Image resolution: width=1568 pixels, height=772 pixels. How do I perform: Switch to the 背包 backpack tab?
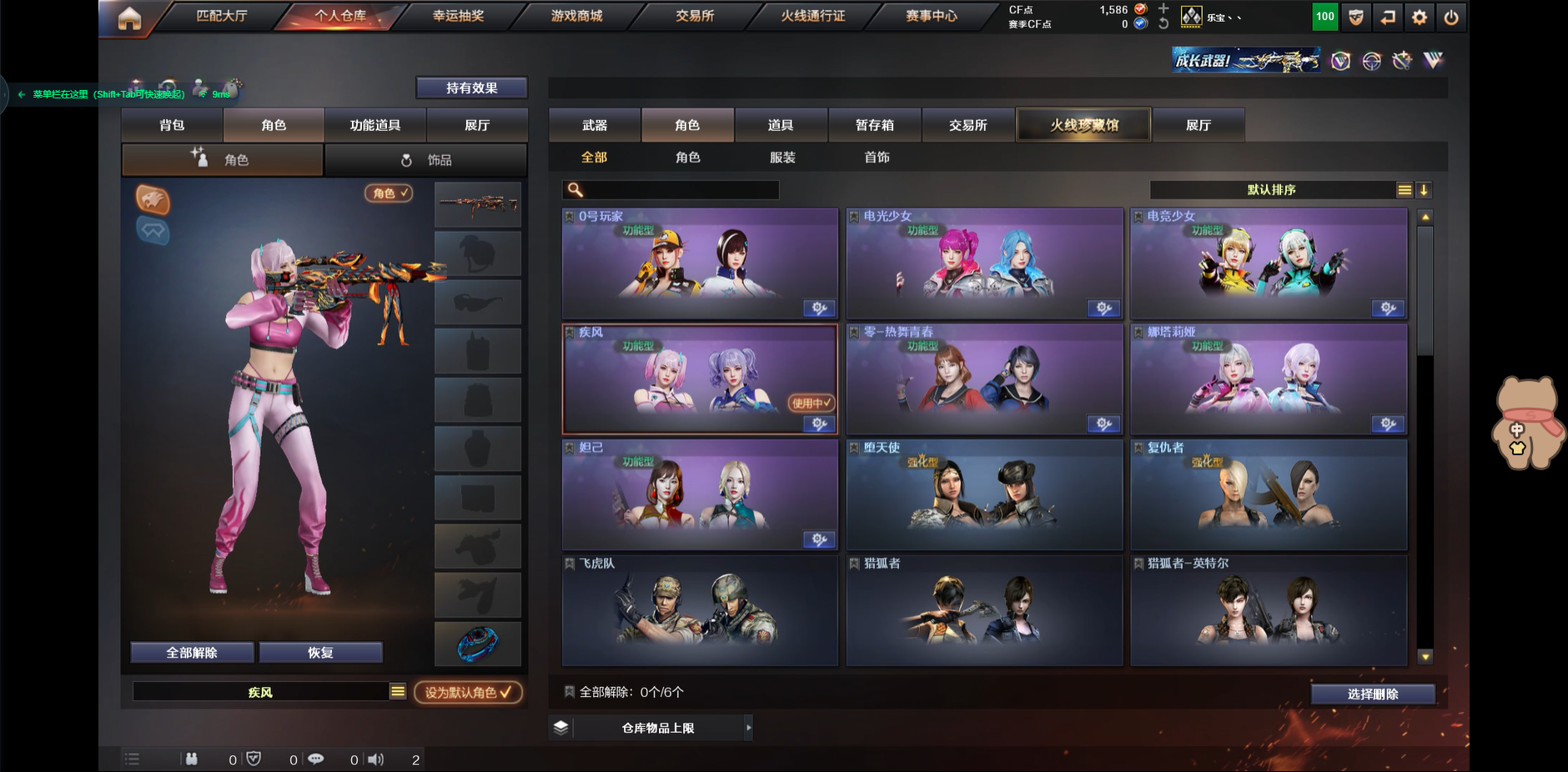click(172, 125)
